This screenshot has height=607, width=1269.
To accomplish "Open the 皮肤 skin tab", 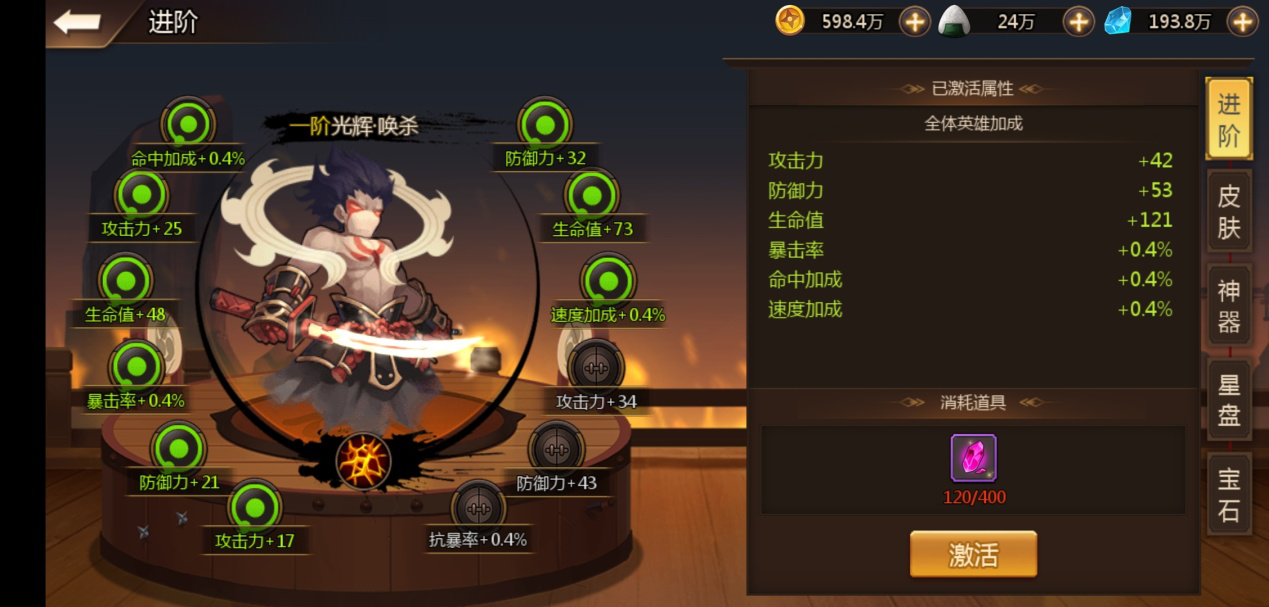I will pos(1228,212).
